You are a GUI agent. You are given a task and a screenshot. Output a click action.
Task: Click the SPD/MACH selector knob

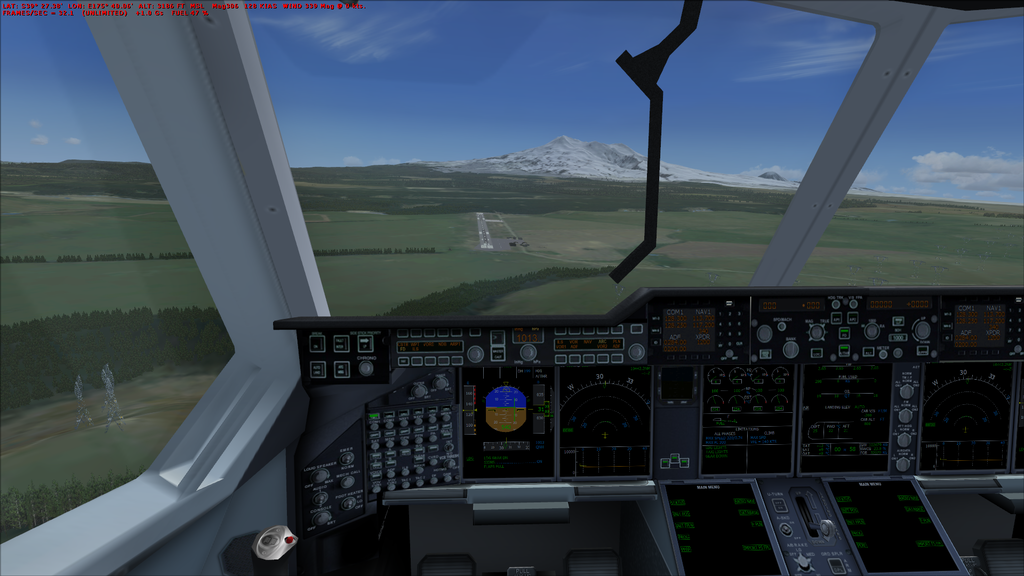765,333
